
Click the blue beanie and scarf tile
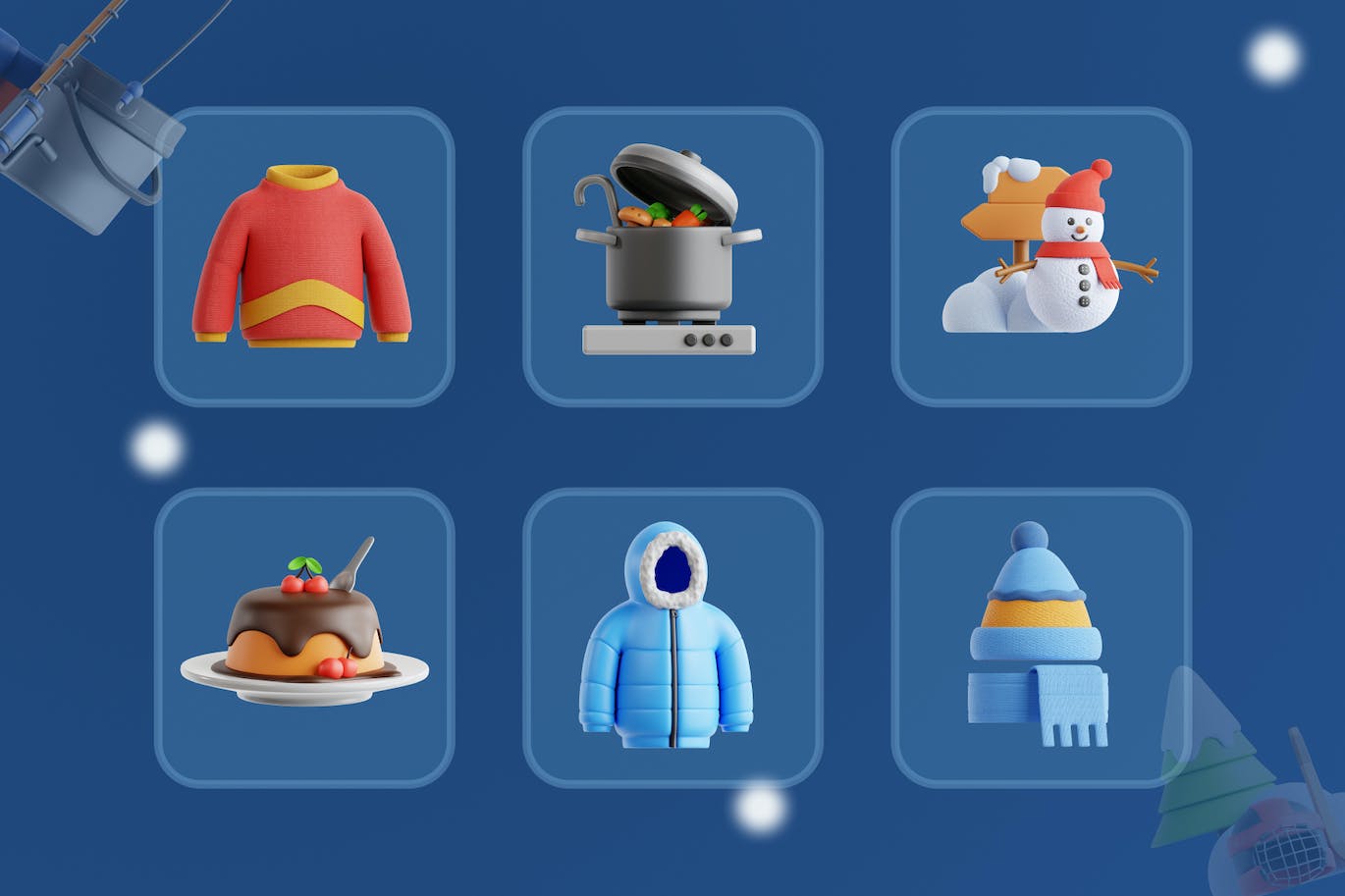click(1041, 637)
